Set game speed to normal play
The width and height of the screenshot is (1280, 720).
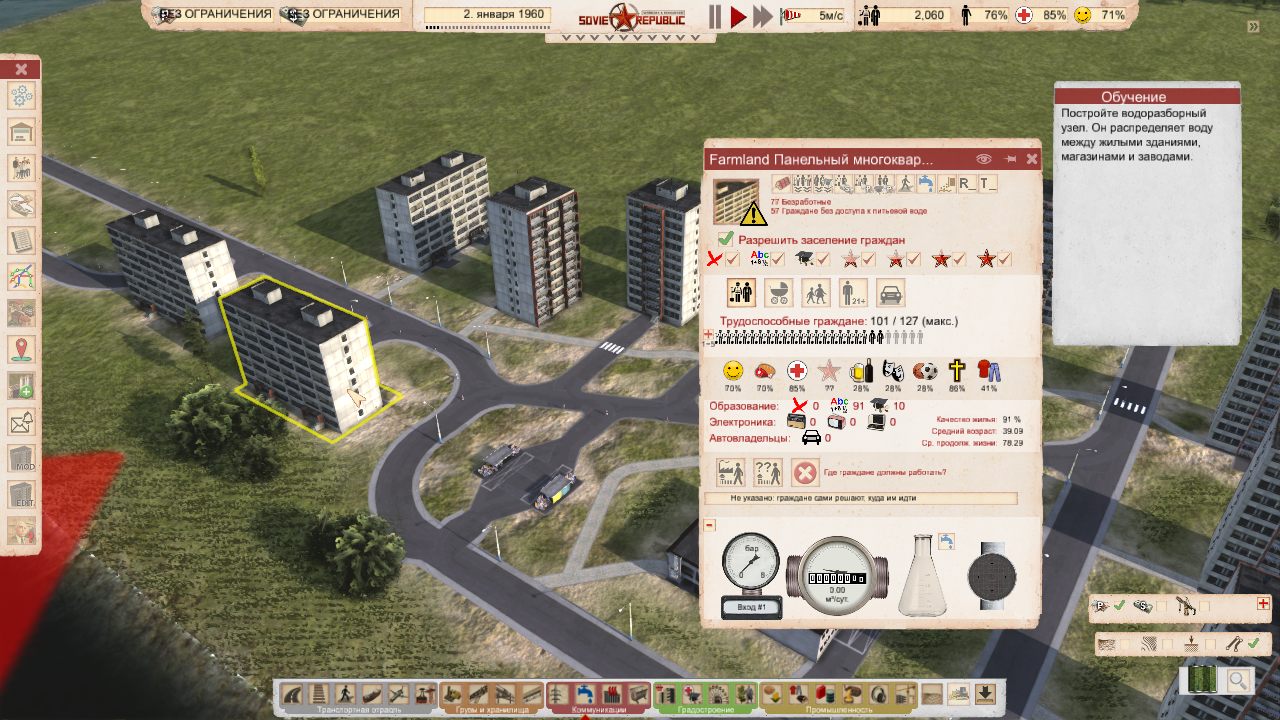pyautogui.click(x=738, y=16)
